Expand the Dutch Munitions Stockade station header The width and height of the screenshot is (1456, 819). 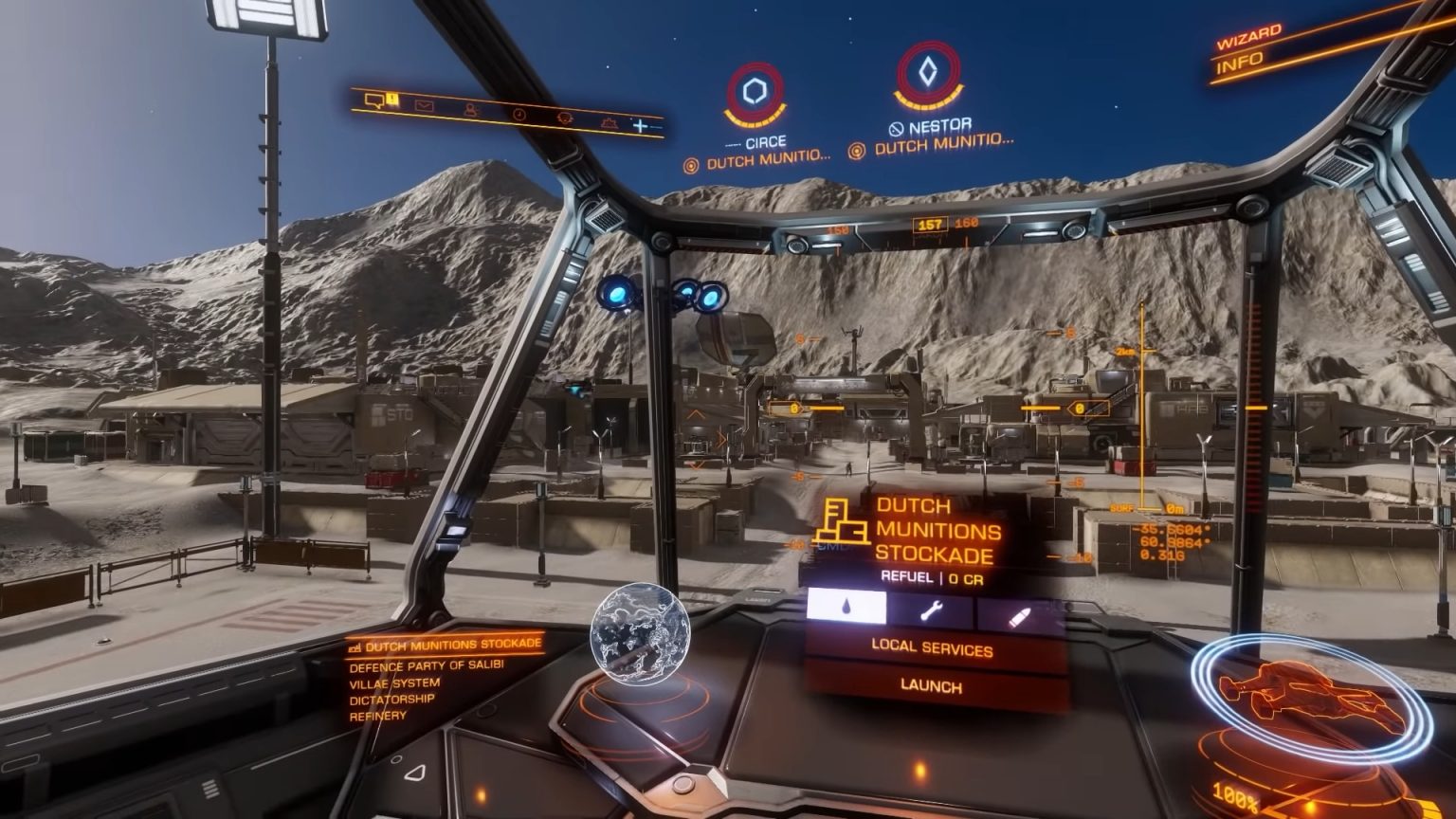click(937, 527)
